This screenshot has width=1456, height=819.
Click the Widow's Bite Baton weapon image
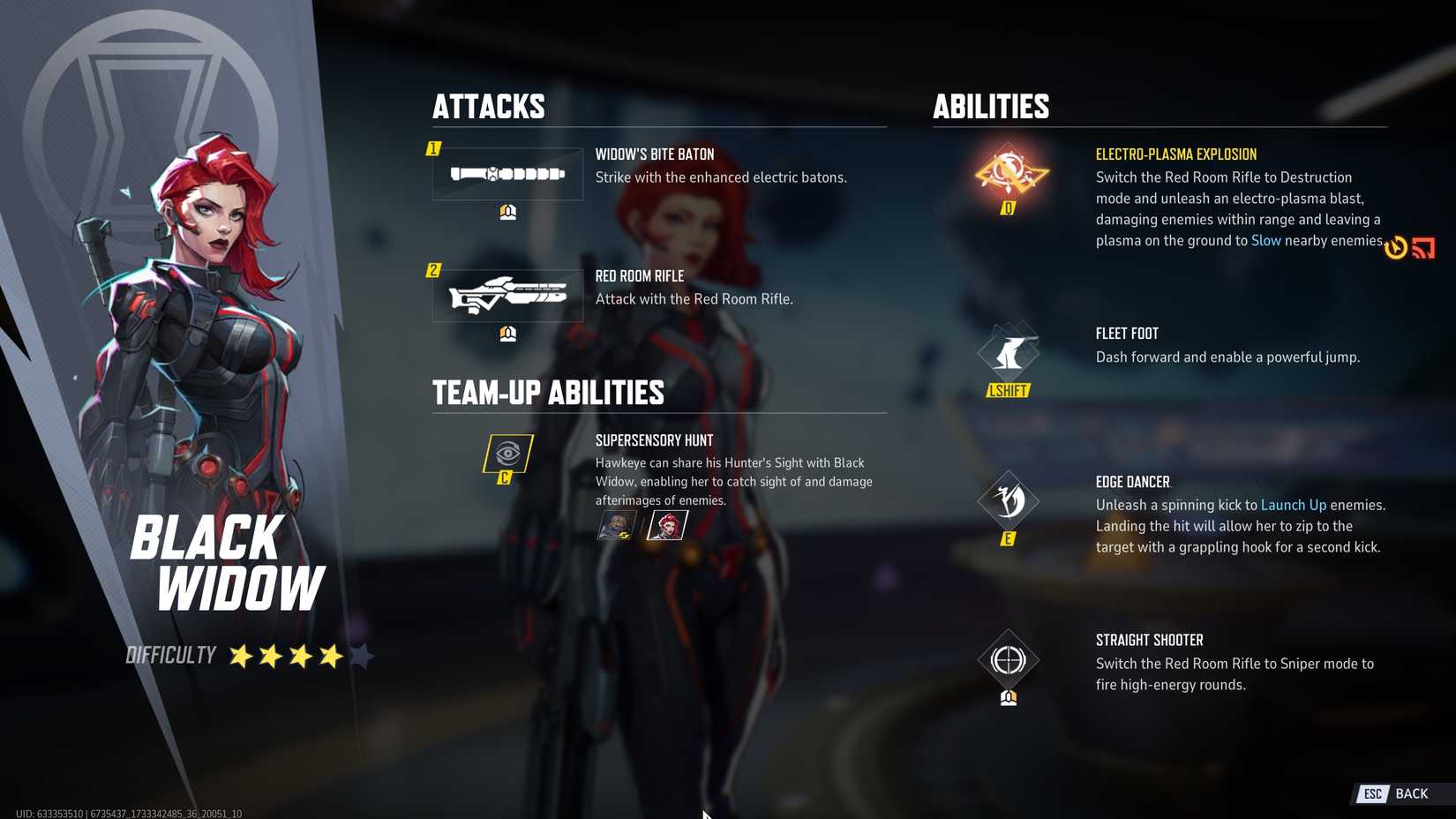[x=508, y=173]
